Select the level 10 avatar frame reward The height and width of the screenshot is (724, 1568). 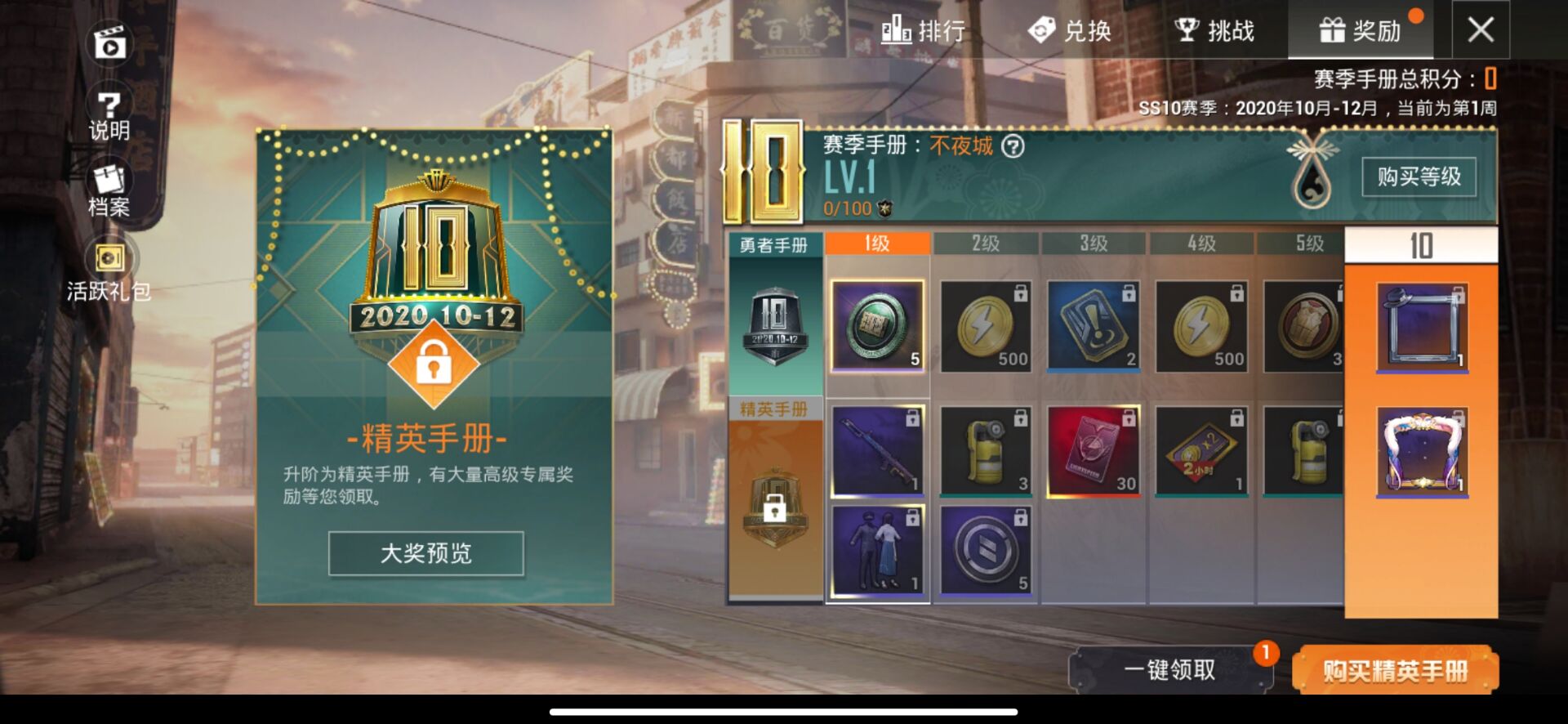pos(1422,328)
